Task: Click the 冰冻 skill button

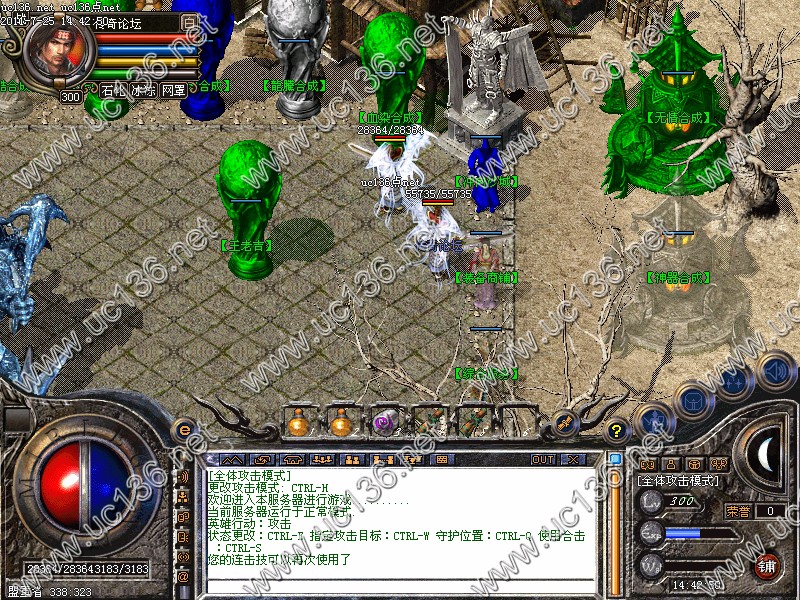Action: point(143,90)
